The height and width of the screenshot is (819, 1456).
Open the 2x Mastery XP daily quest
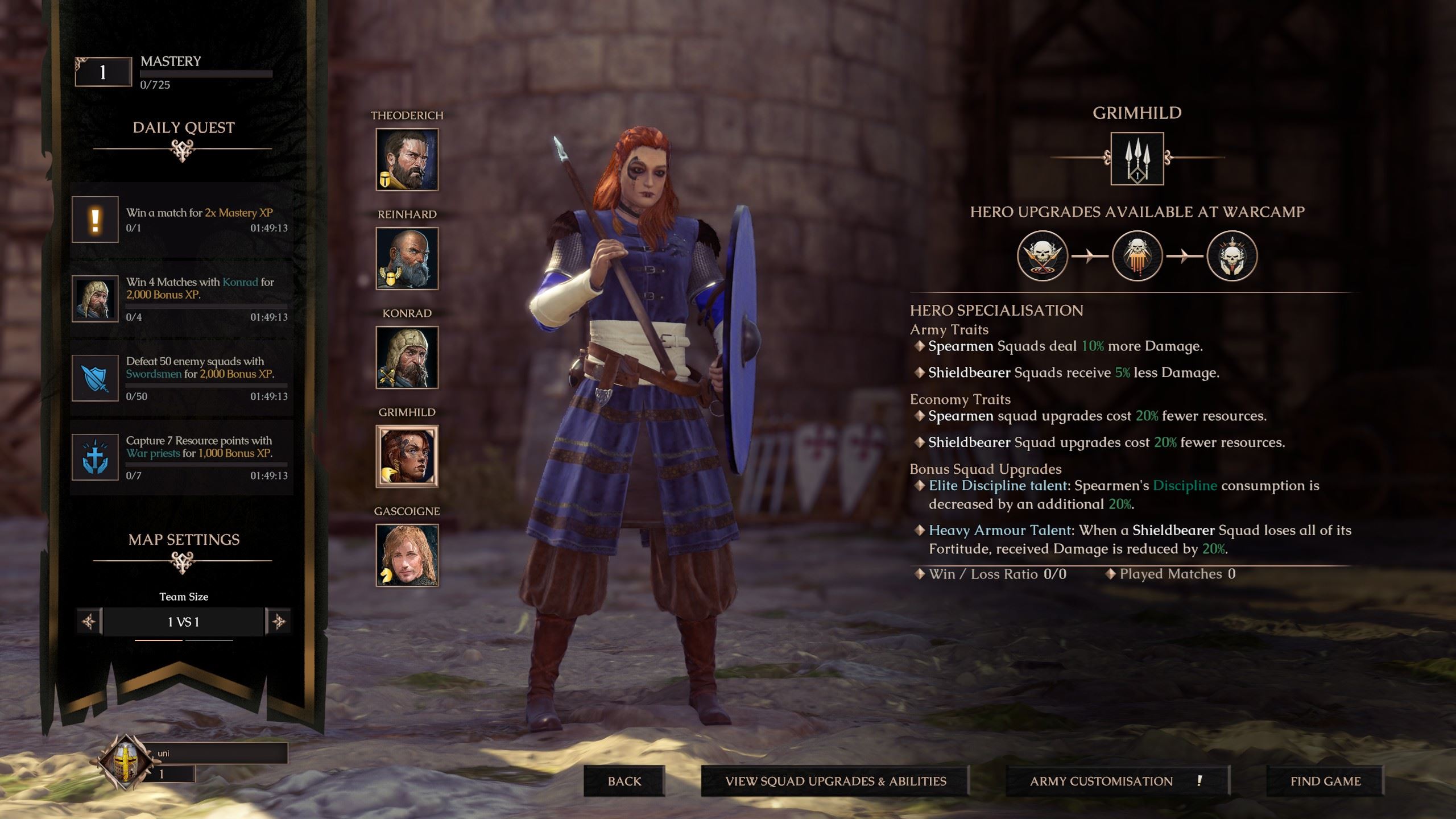click(182, 220)
